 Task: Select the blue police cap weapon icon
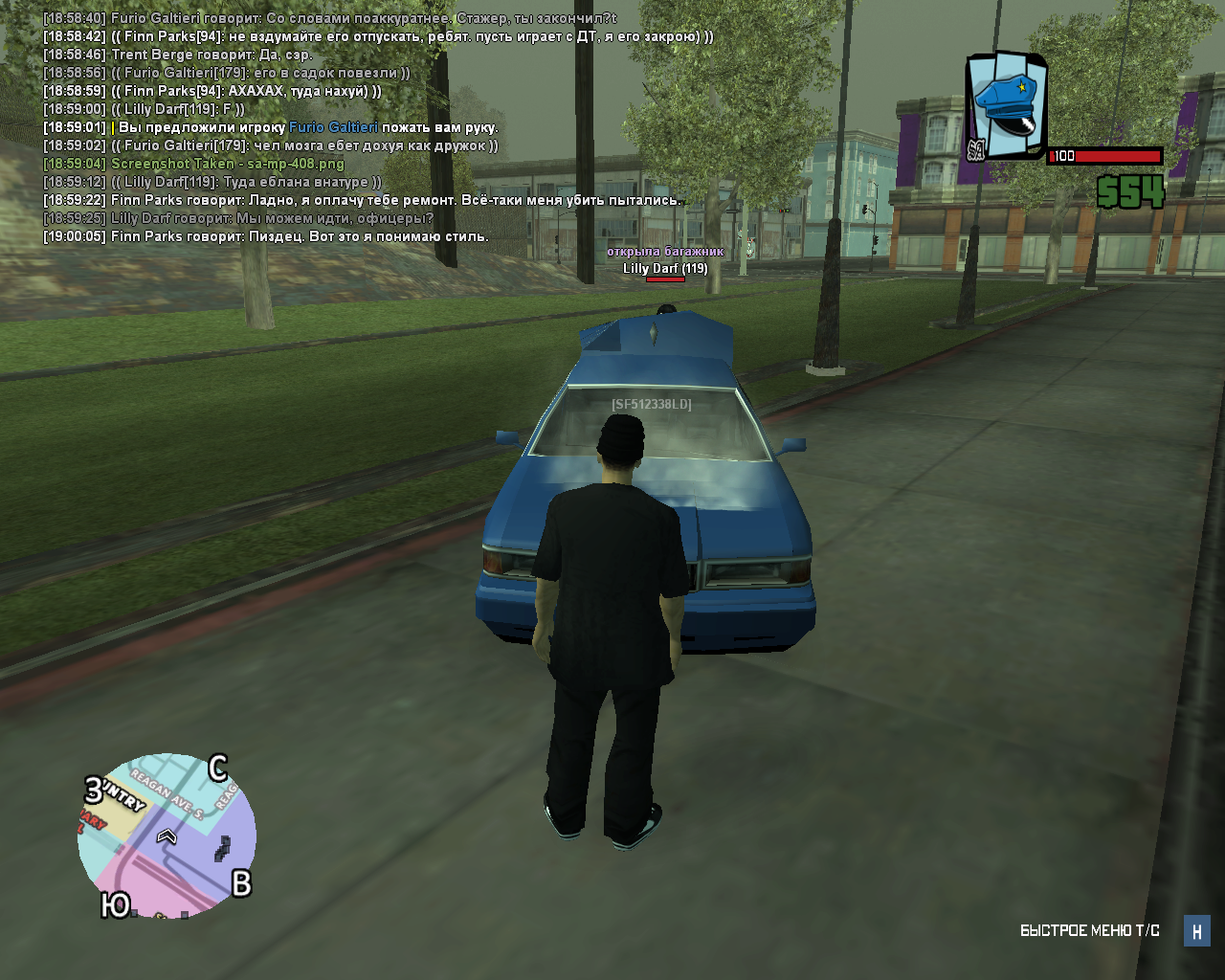click(x=1005, y=105)
